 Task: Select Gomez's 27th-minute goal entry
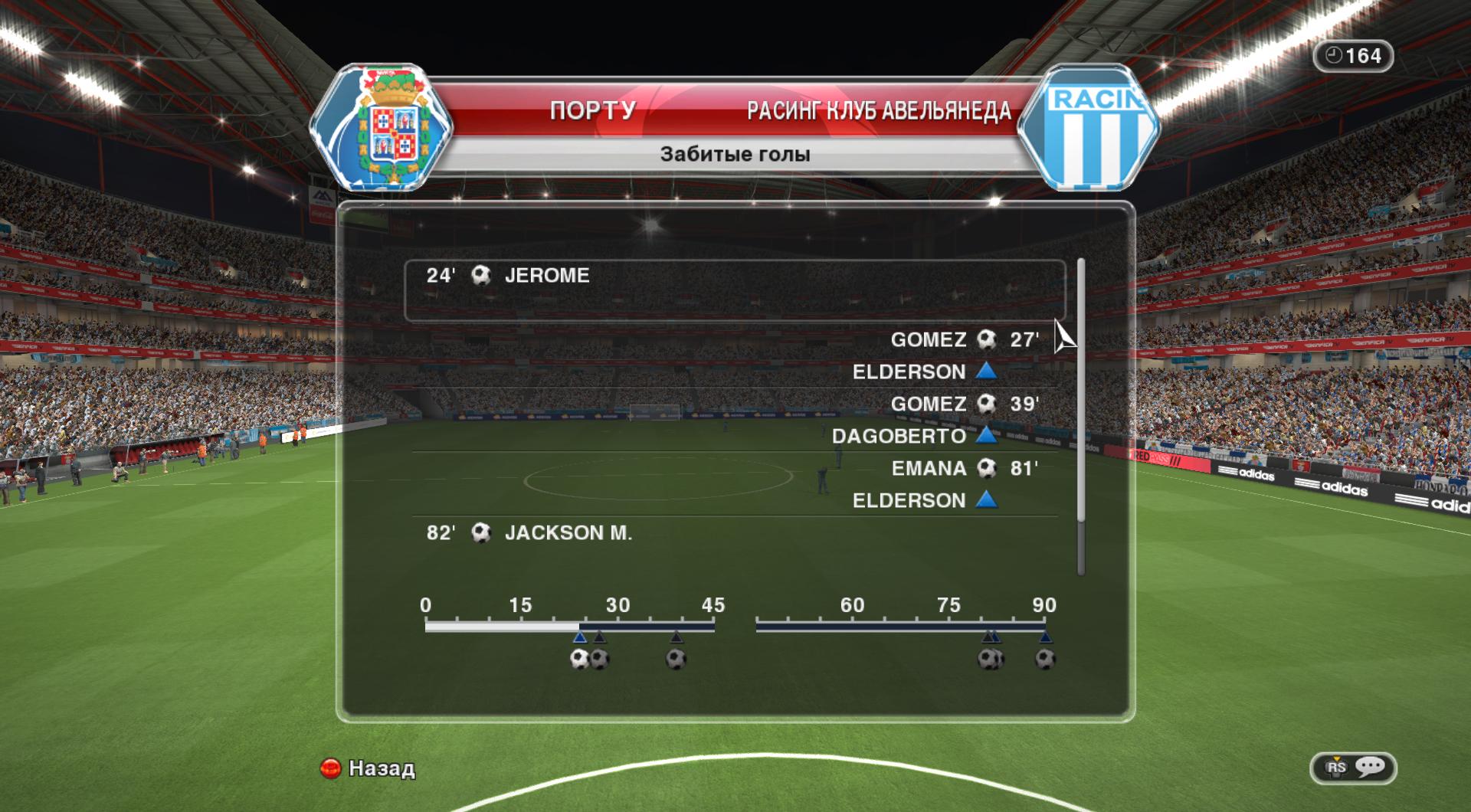click(x=964, y=340)
